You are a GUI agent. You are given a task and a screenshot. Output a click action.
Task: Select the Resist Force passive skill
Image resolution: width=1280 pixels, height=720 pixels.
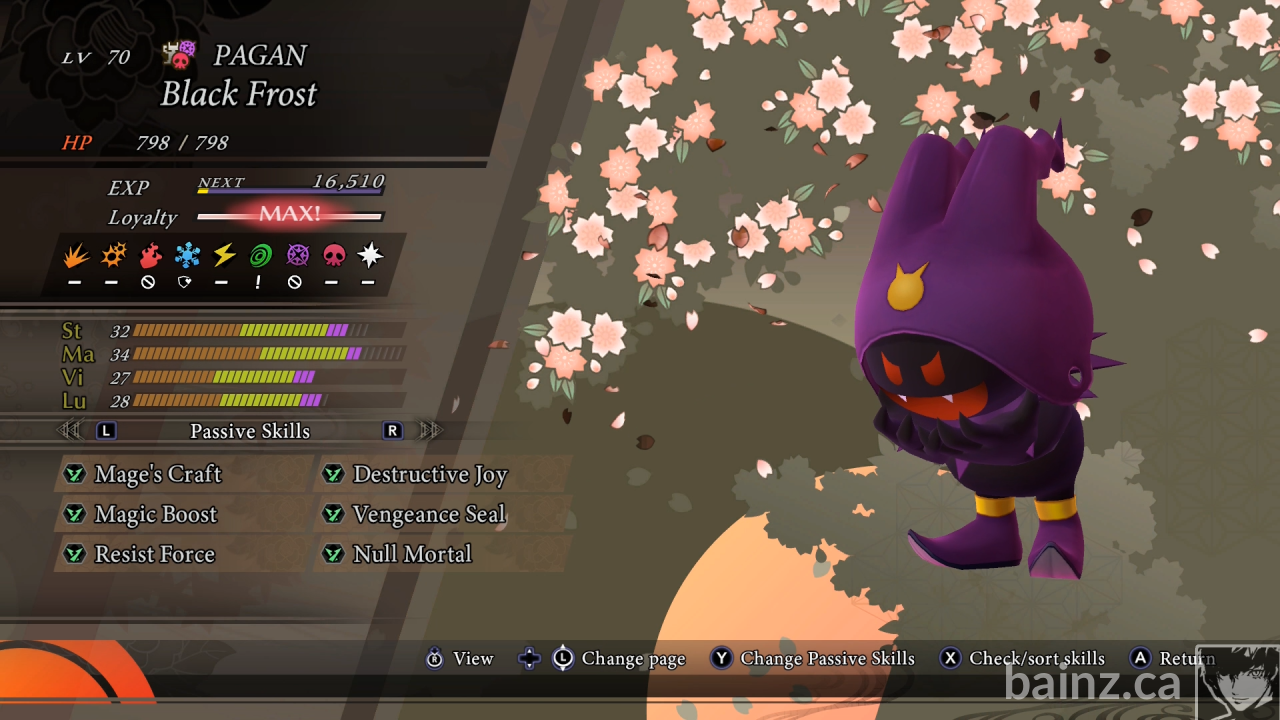pyautogui.click(x=154, y=554)
